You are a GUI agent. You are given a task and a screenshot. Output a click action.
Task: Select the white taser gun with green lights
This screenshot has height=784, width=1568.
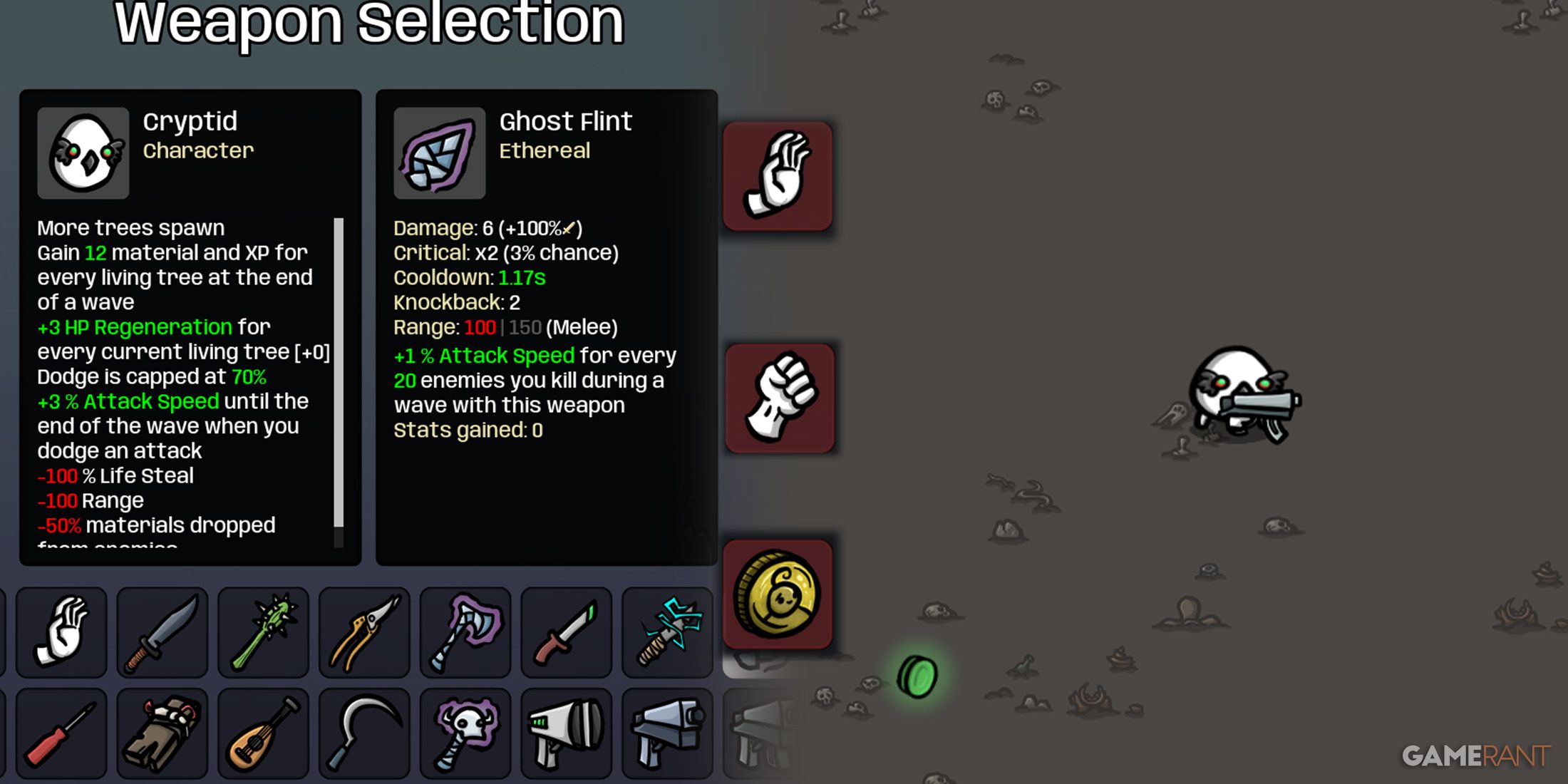coord(567,733)
